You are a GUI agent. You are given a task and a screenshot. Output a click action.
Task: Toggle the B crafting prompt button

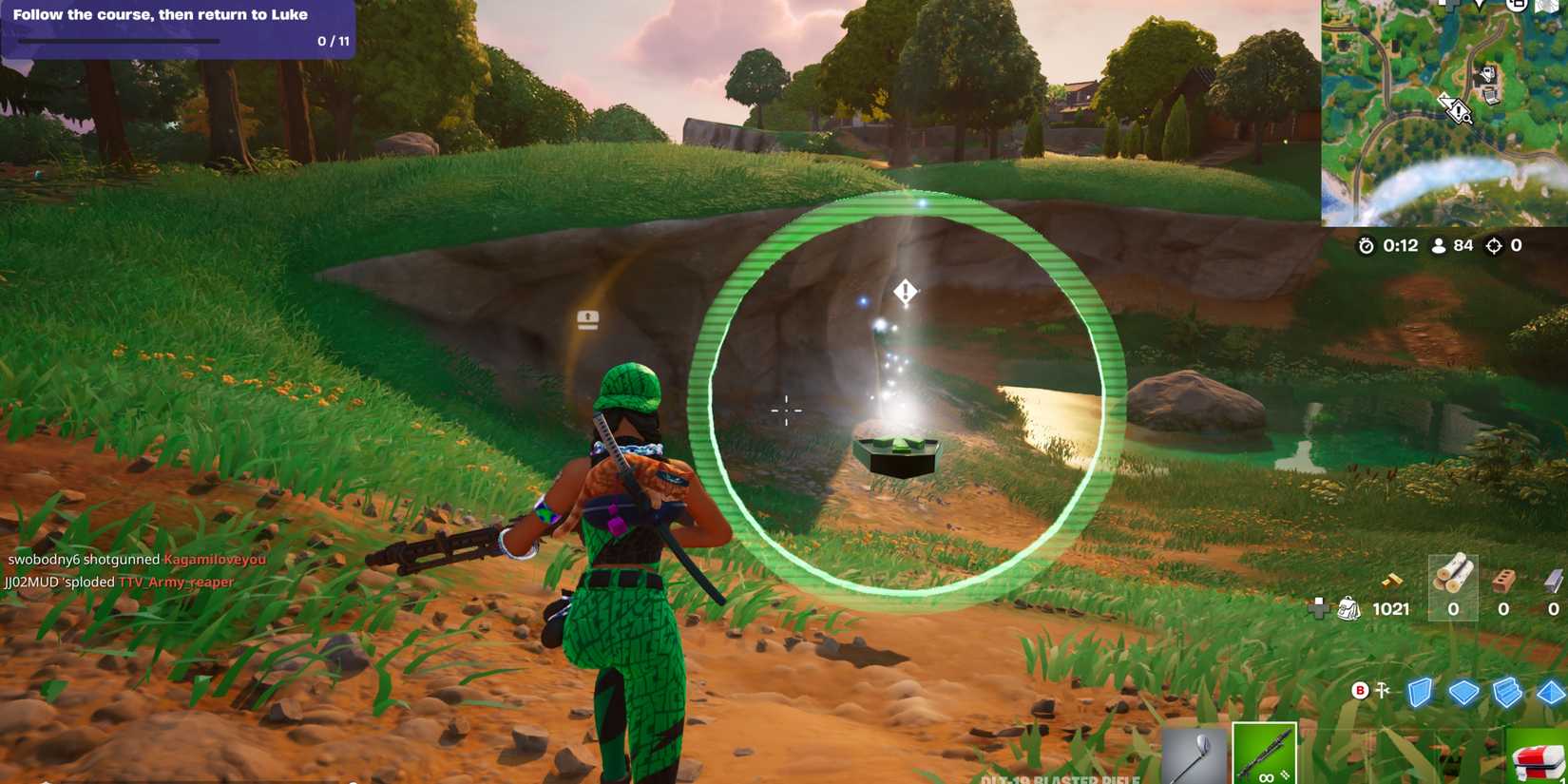tap(1361, 690)
